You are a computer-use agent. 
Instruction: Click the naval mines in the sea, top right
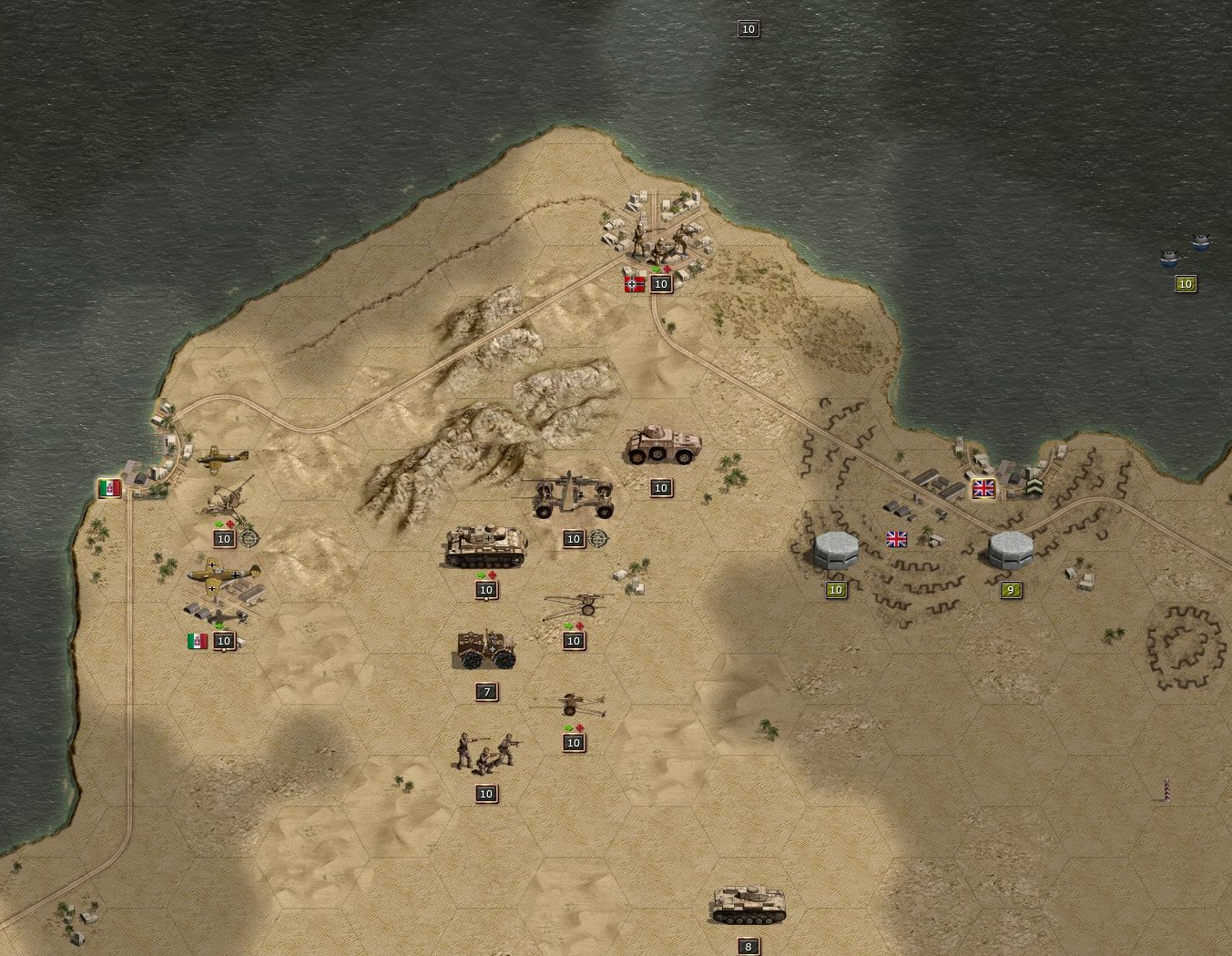pos(1184,246)
